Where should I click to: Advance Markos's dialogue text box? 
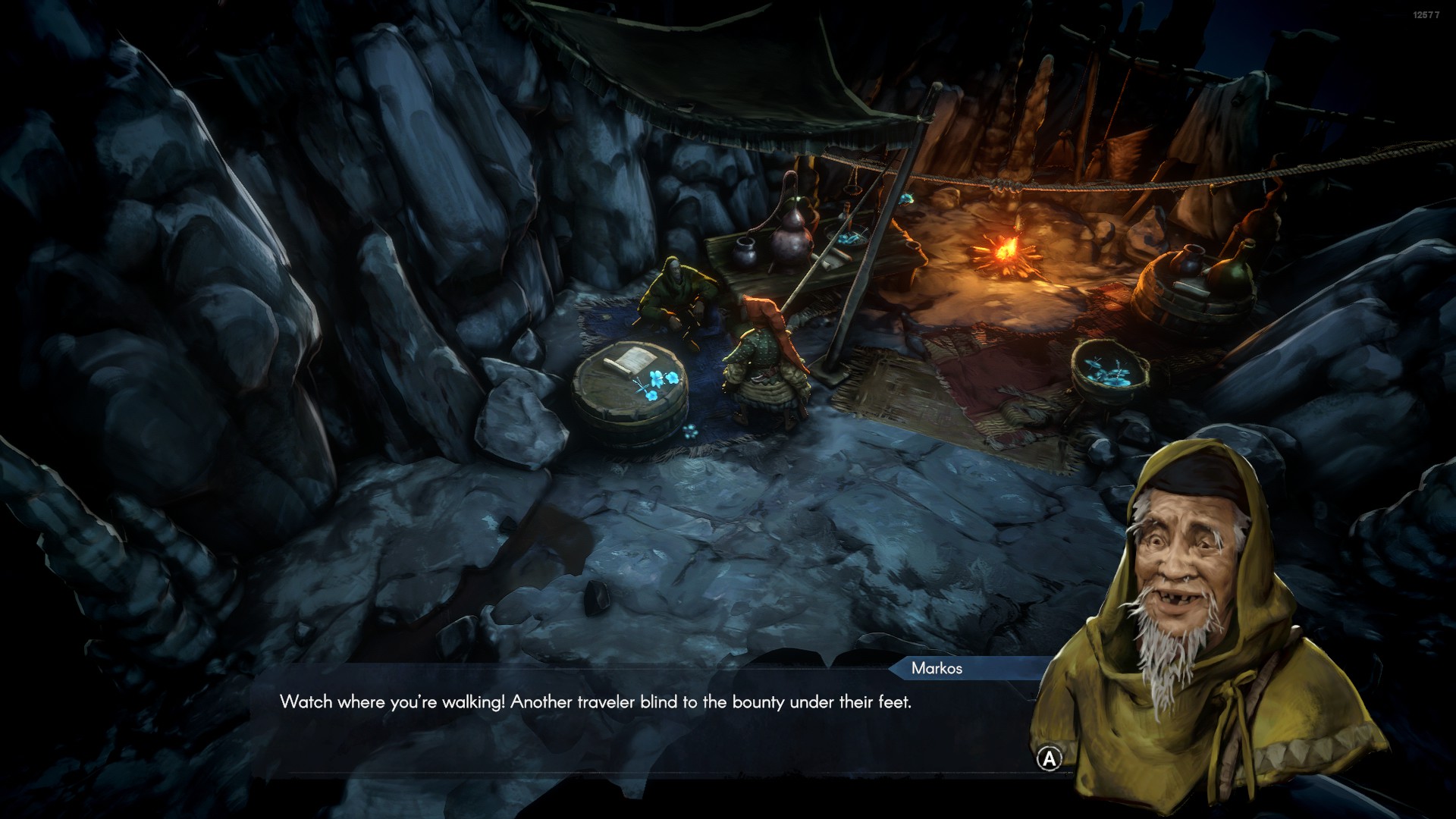pos(1050,758)
